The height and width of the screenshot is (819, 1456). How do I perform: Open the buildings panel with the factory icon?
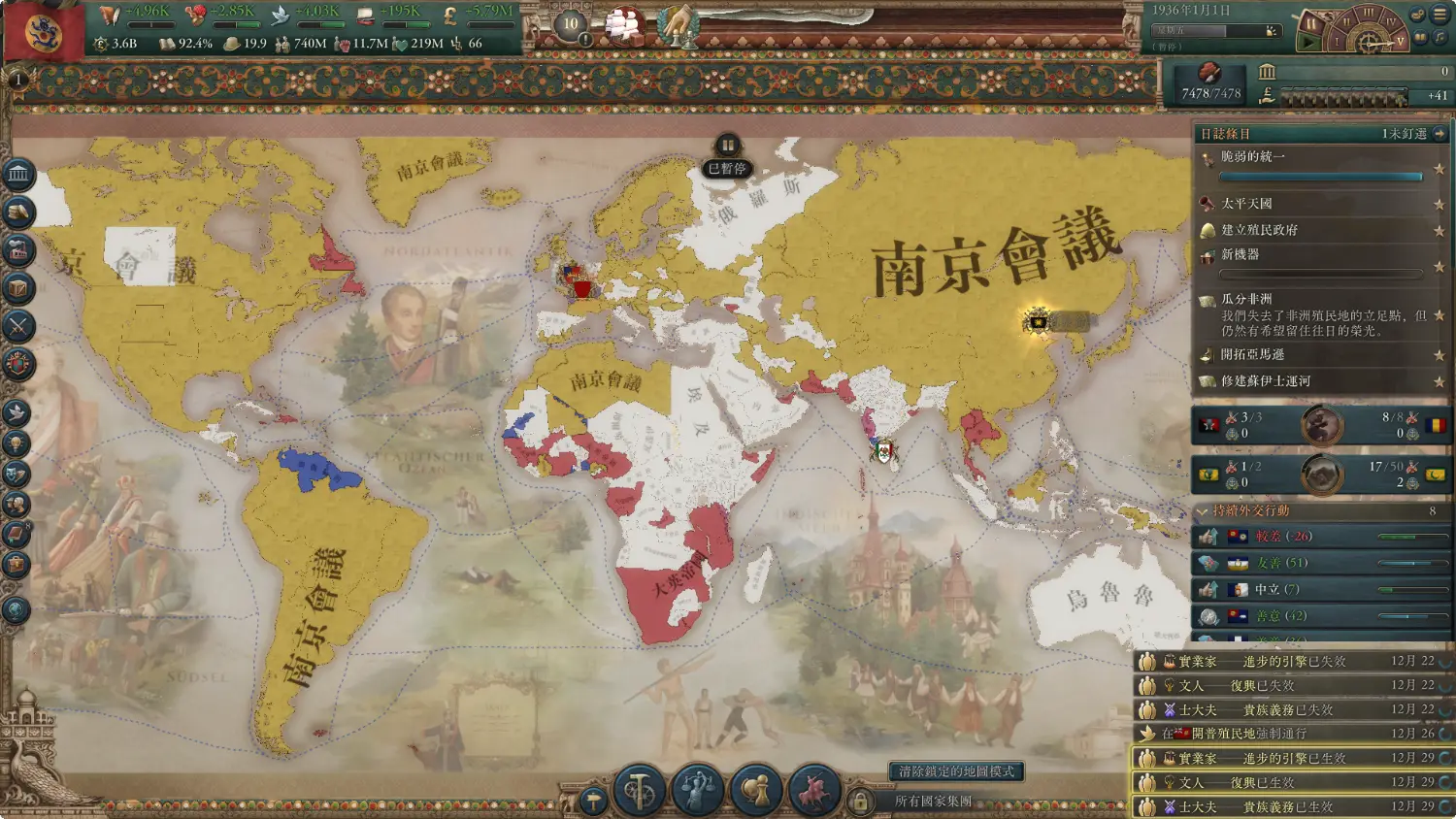(18, 250)
